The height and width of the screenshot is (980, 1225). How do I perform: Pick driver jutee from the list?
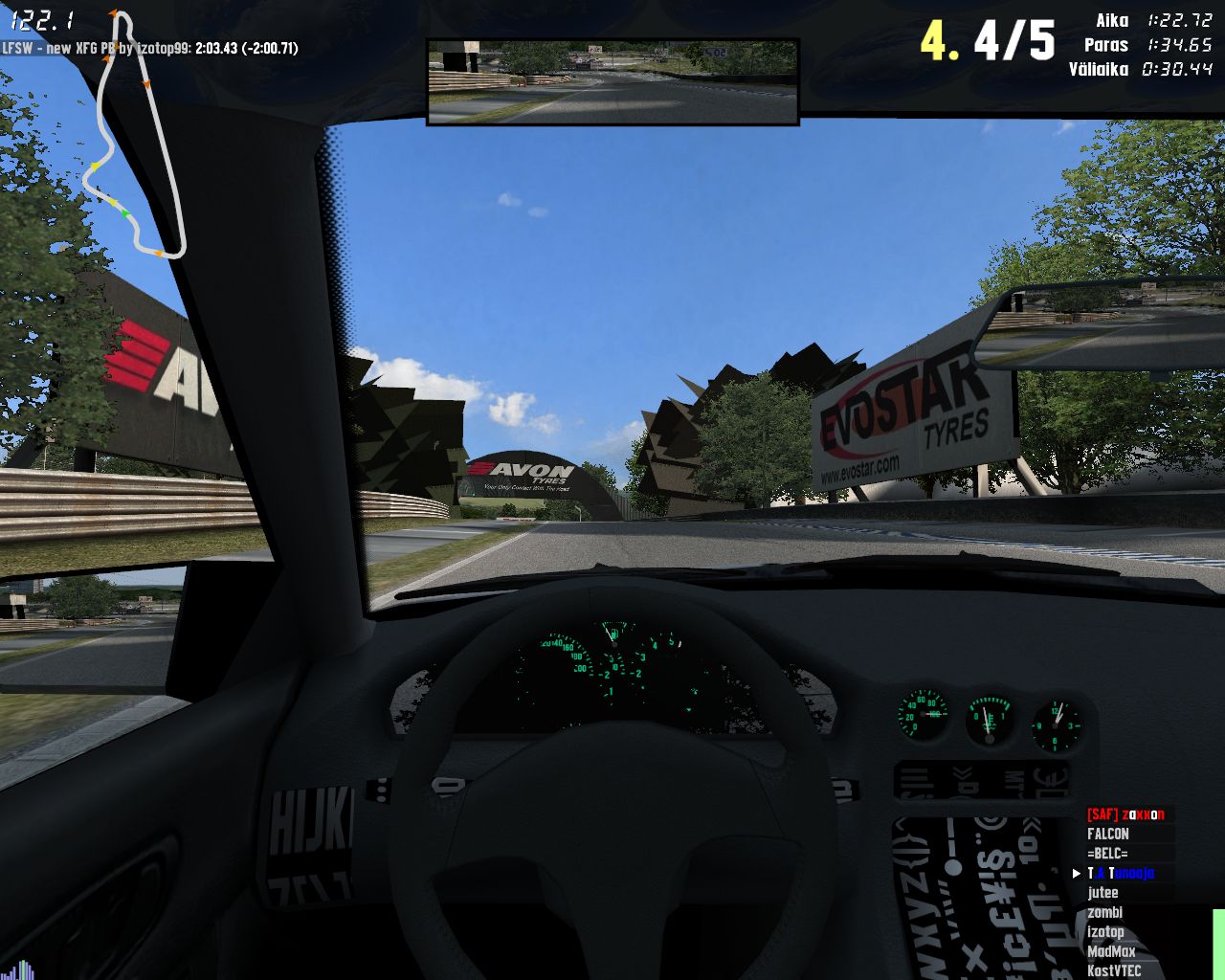click(x=1102, y=893)
